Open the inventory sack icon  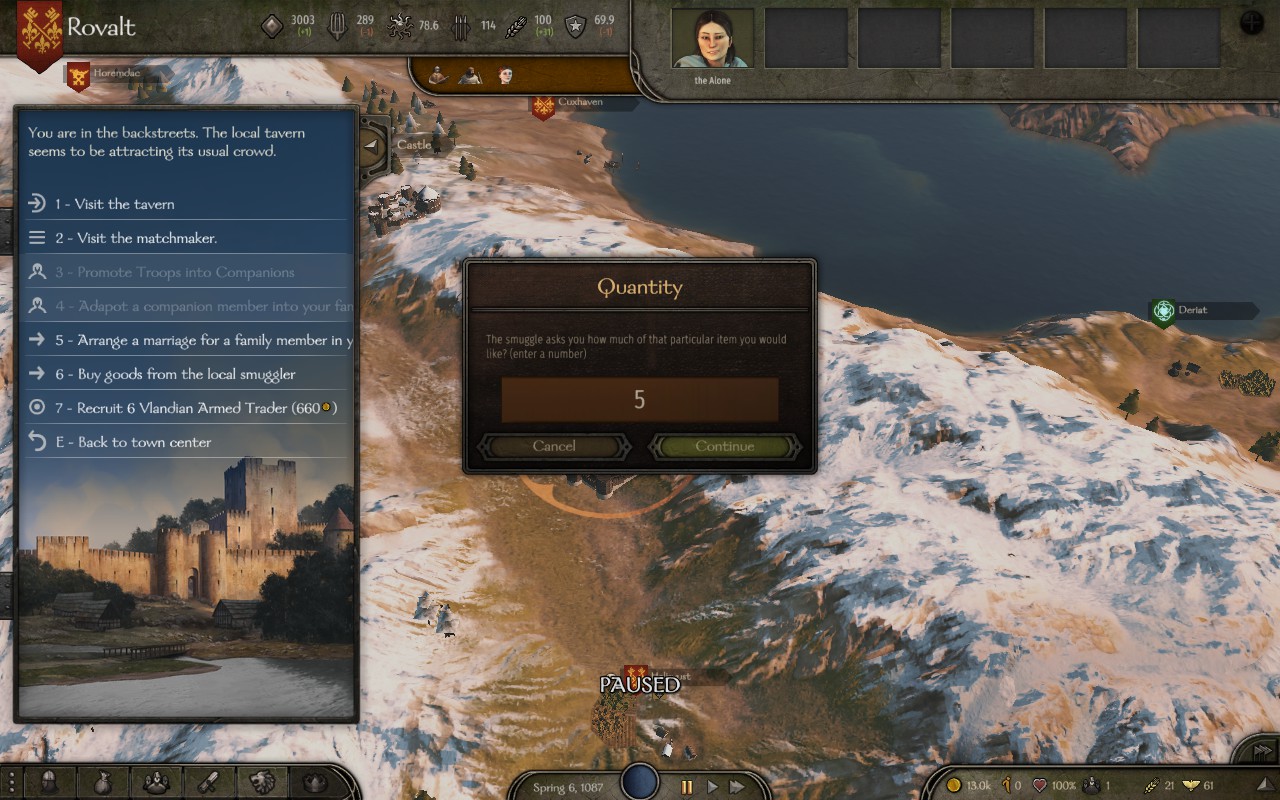pos(102,782)
